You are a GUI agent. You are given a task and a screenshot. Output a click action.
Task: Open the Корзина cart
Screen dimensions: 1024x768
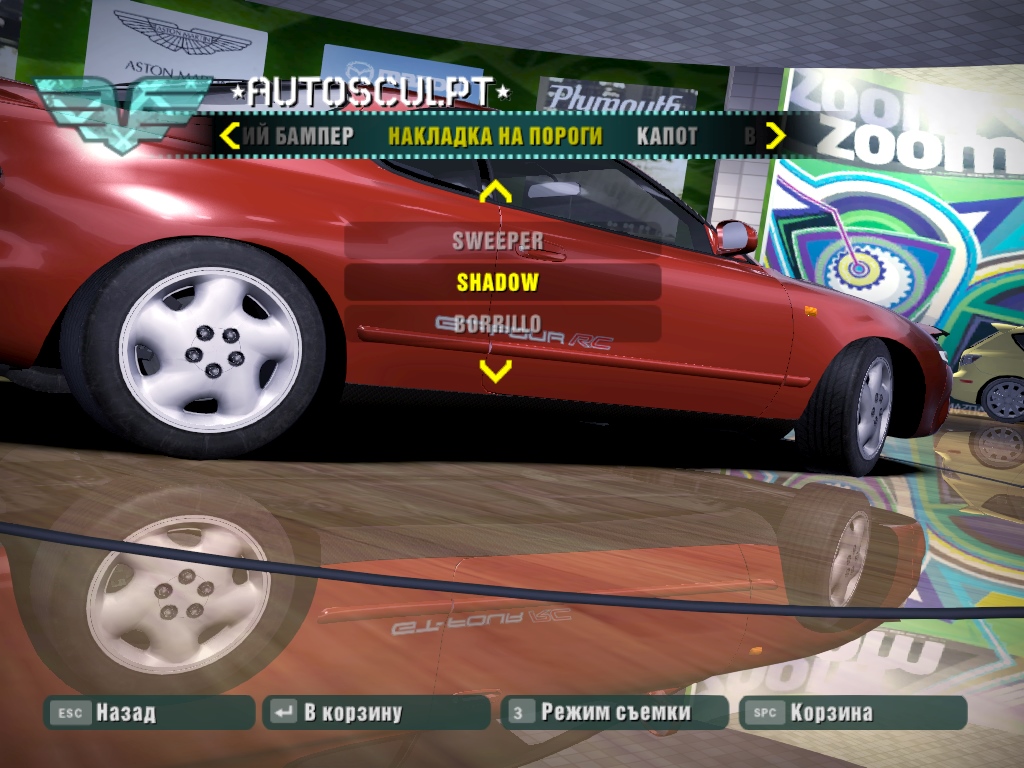(x=852, y=713)
